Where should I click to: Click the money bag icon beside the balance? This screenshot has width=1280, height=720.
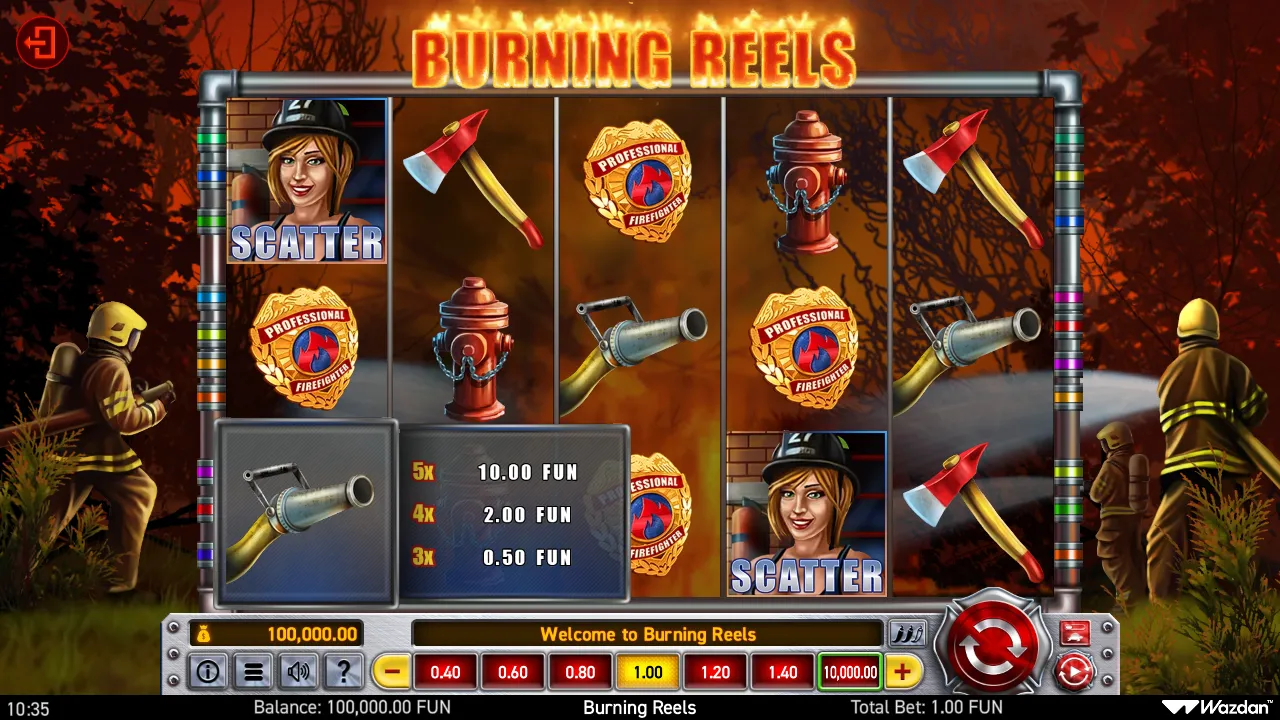[203, 634]
